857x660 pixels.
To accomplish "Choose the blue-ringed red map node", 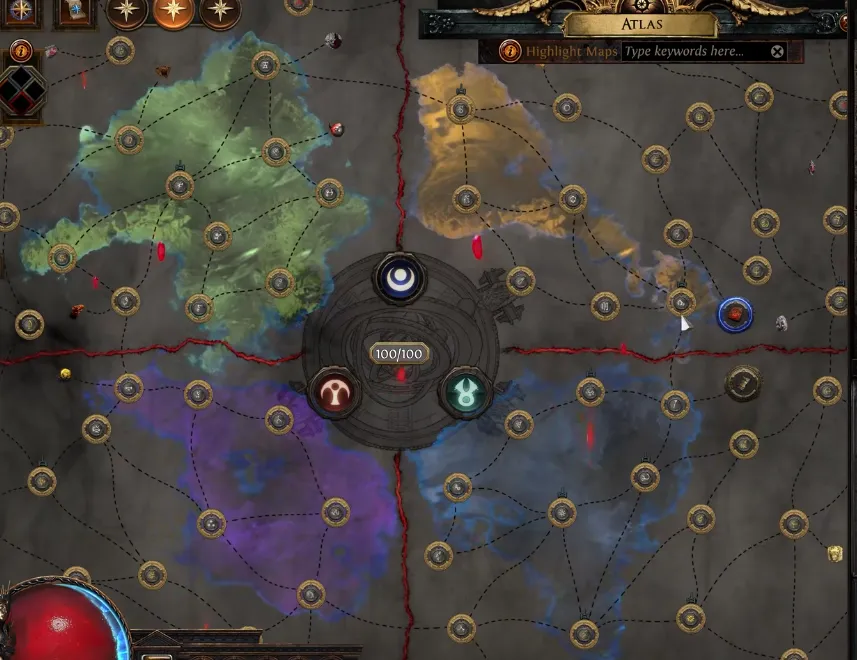I will [735, 315].
